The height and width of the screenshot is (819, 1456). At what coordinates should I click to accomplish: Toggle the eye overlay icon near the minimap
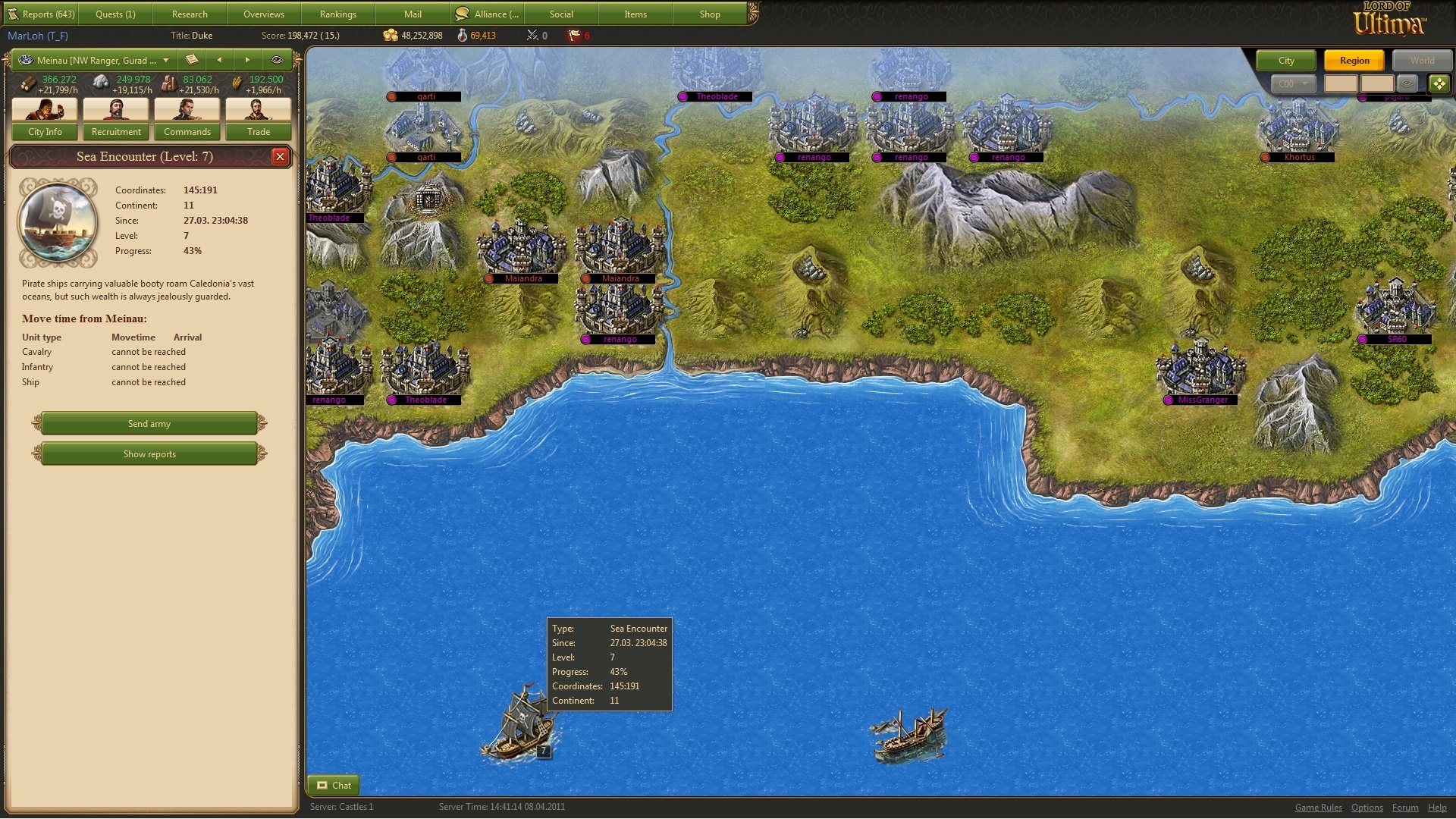1408,84
